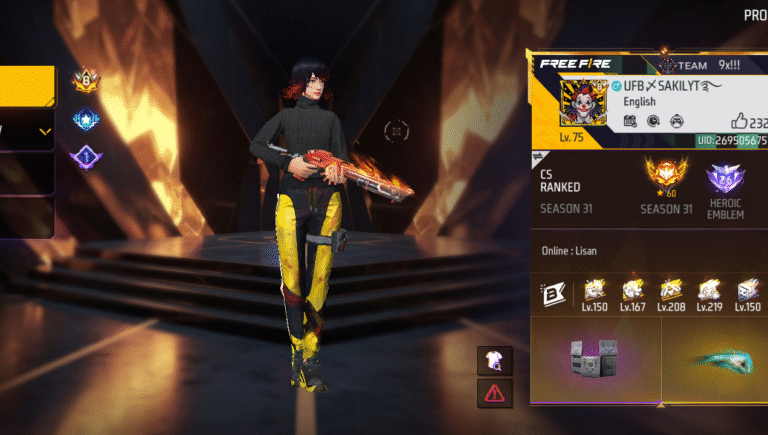Select the gloo wall skin showcase tile
Viewport: 768px width, 435px height.
point(595,360)
